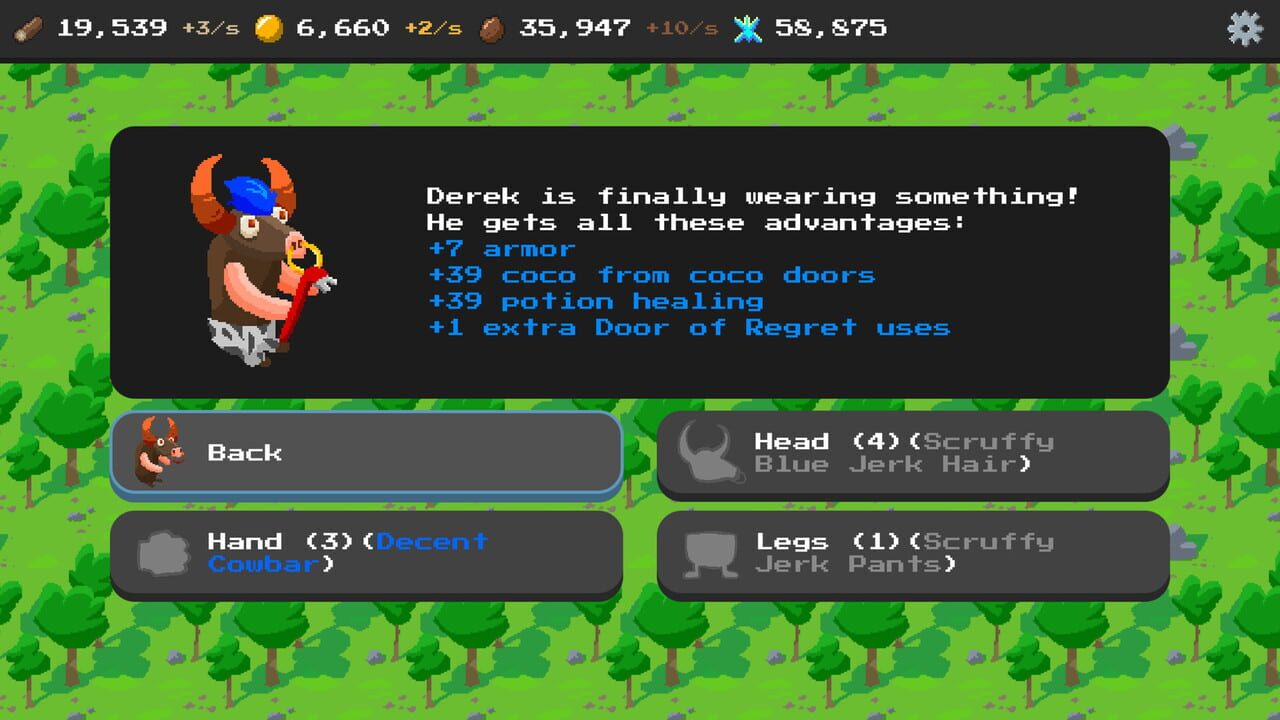Click the +7 armor advantage line
Screen dimensions: 1280x720
pos(500,248)
